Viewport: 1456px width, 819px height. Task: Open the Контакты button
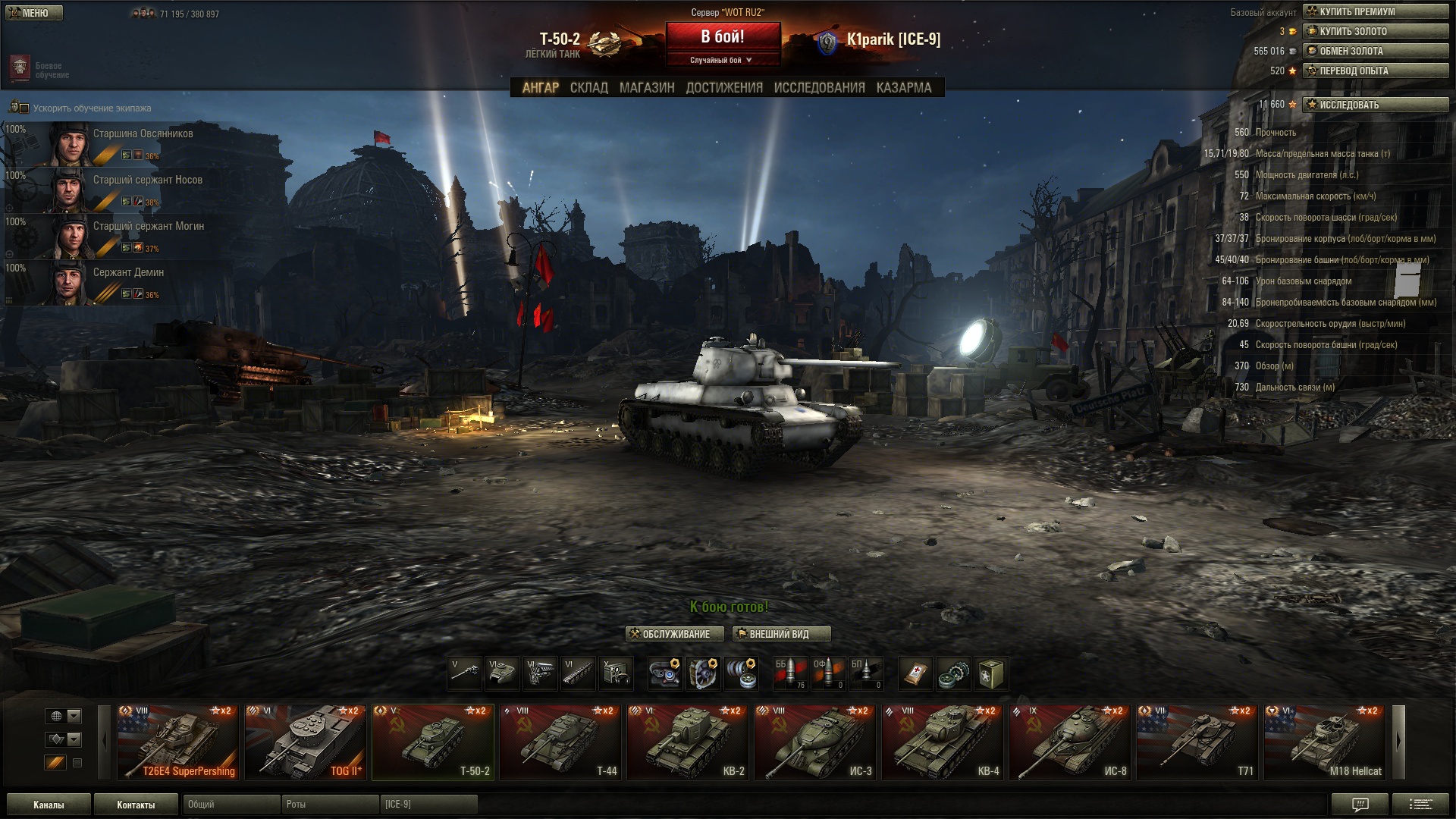[136, 805]
